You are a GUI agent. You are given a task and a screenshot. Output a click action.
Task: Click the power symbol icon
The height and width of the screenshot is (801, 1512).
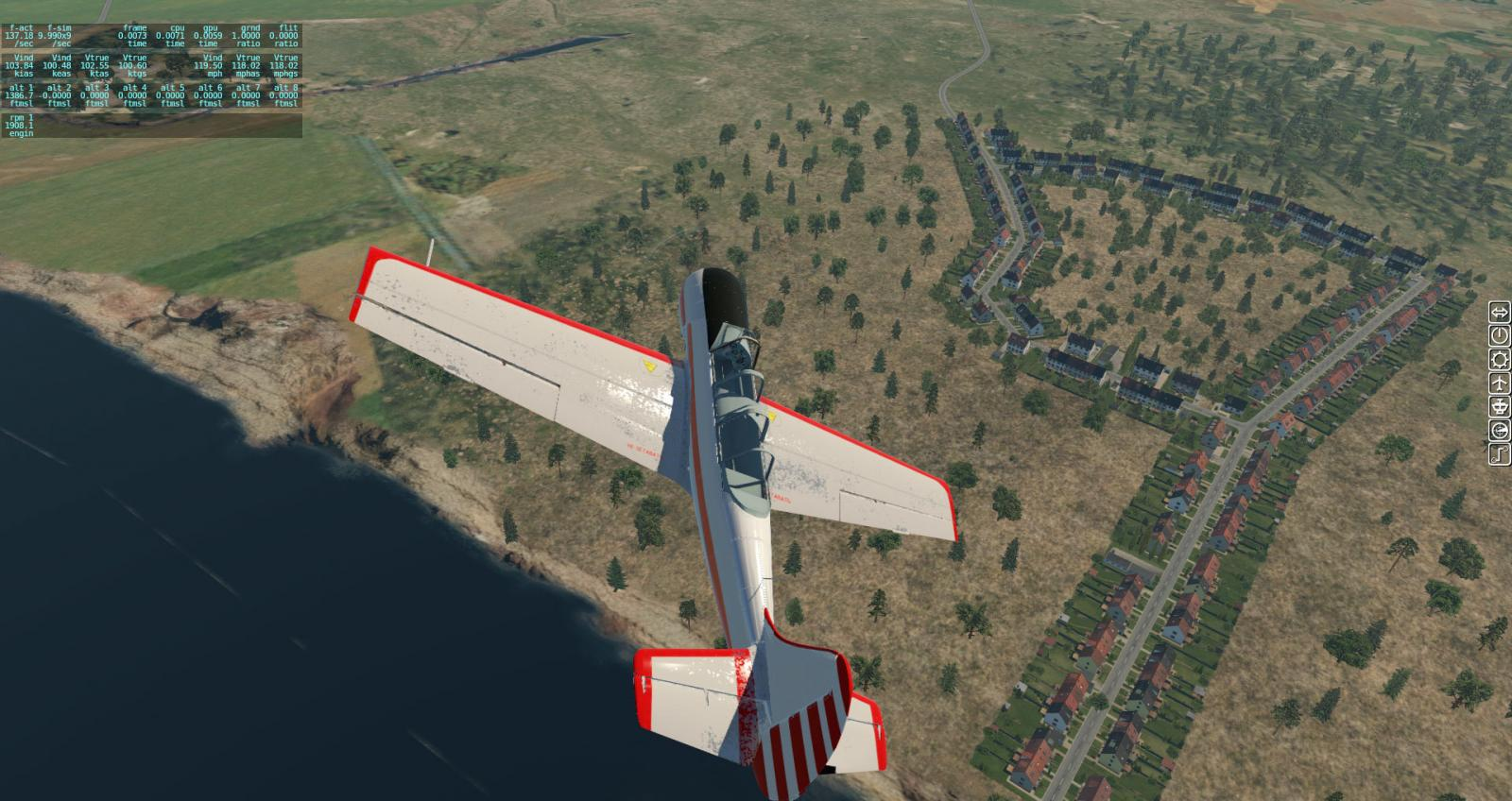point(1500,335)
